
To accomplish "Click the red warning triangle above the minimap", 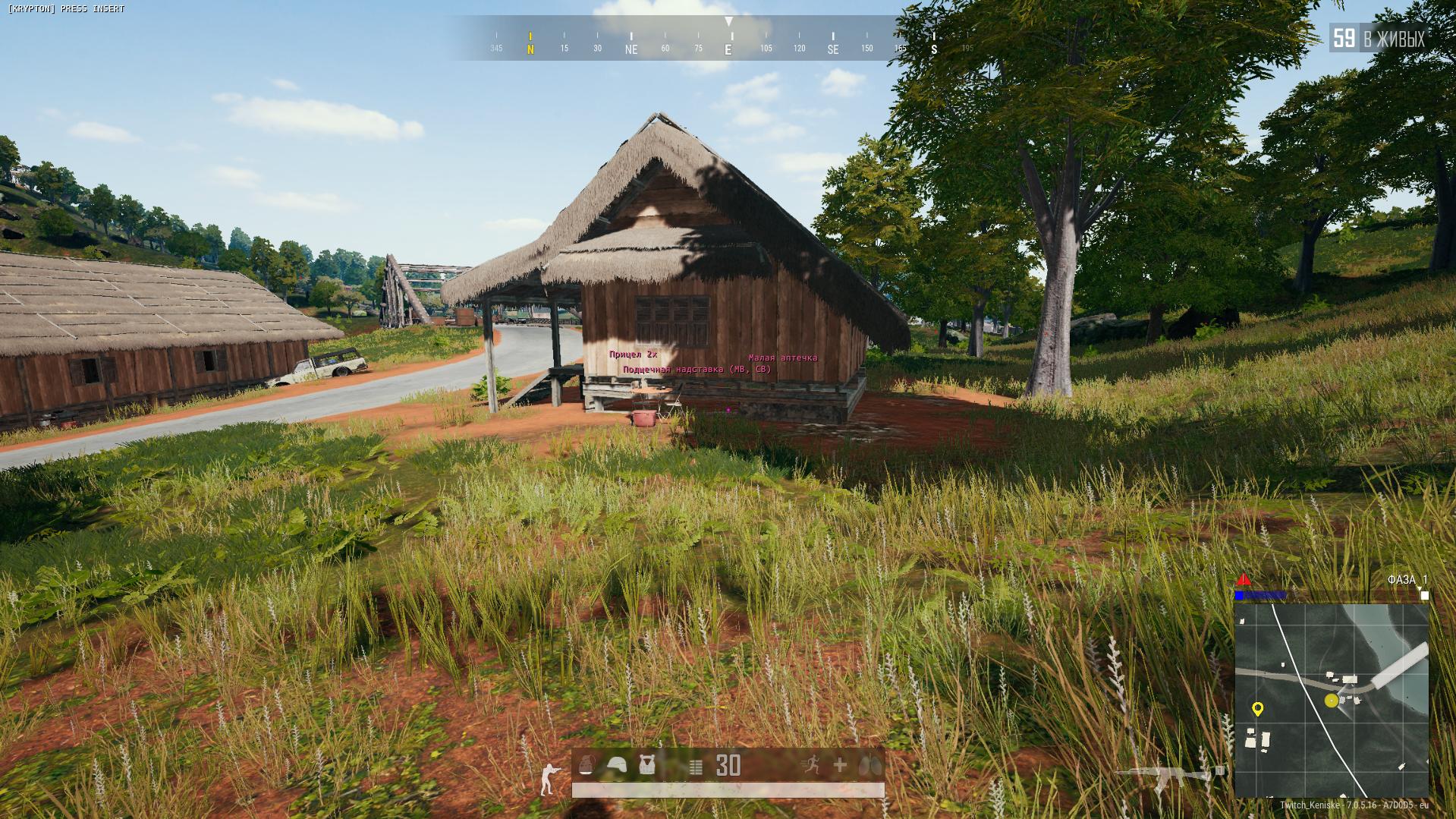I will pyautogui.click(x=1244, y=581).
